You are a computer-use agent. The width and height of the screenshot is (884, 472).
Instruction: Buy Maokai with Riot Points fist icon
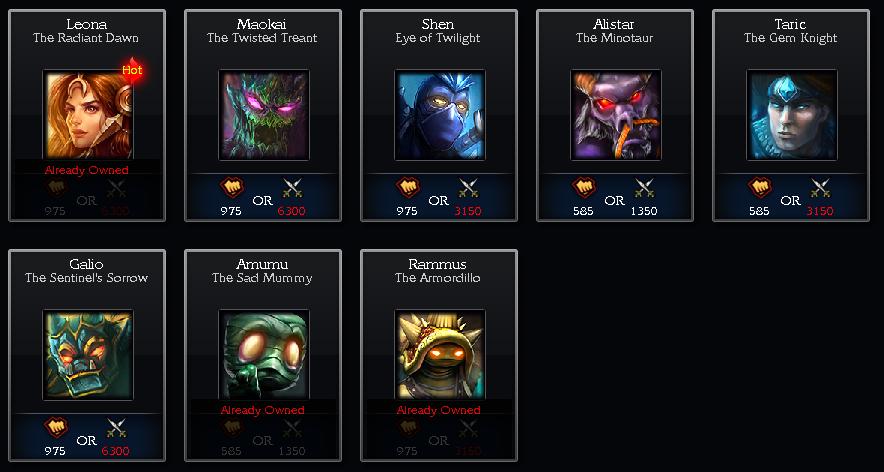click(232, 188)
